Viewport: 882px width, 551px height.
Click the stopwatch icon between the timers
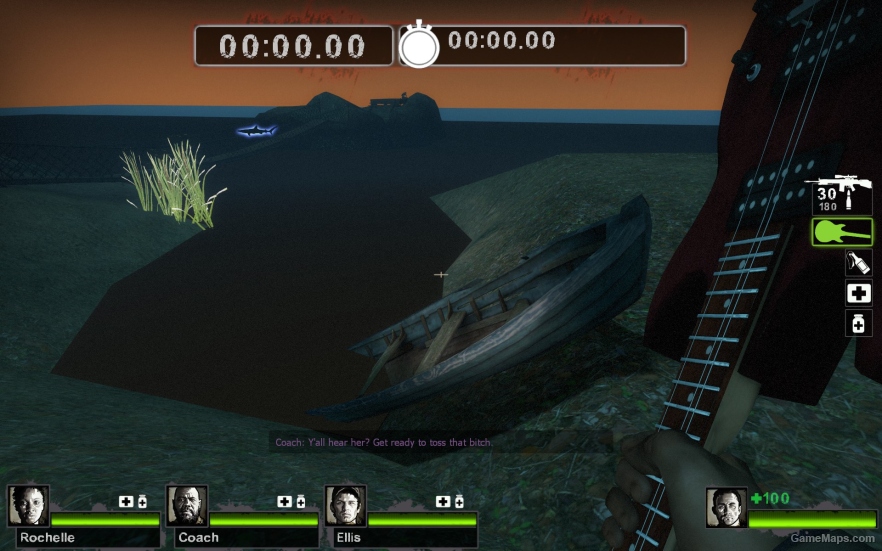pos(420,45)
